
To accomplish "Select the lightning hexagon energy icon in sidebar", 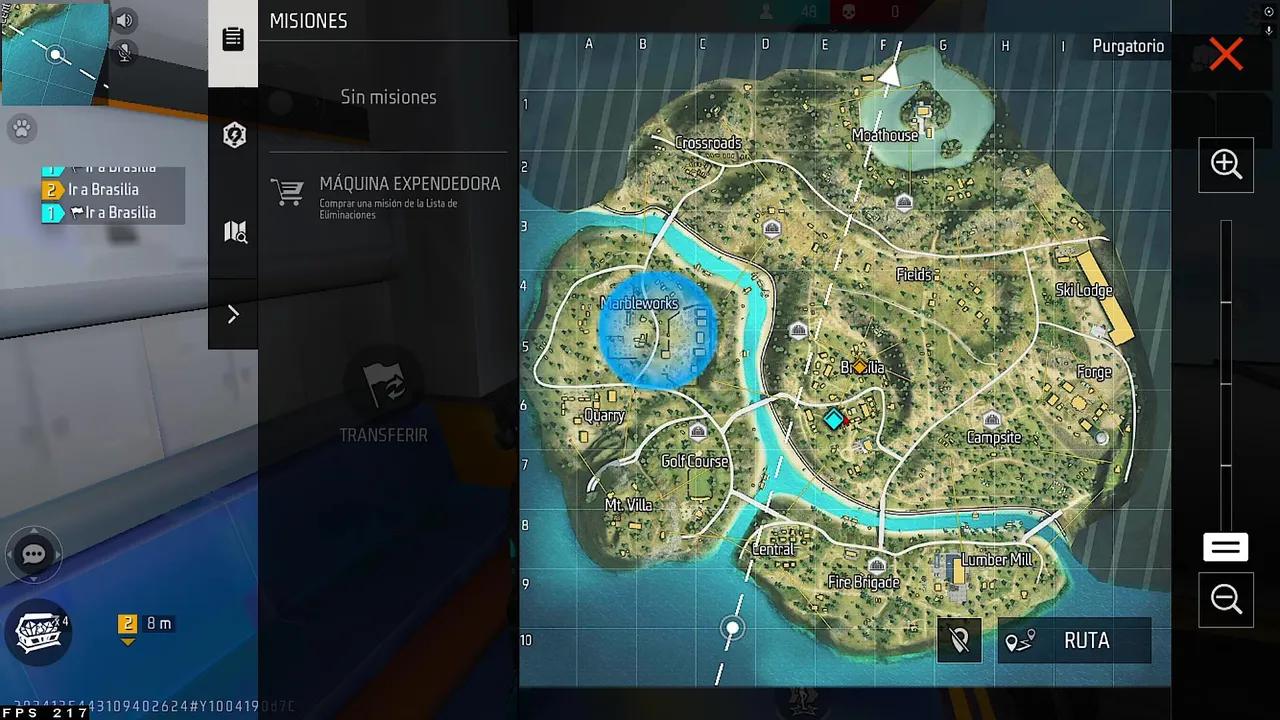I will [233, 135].
